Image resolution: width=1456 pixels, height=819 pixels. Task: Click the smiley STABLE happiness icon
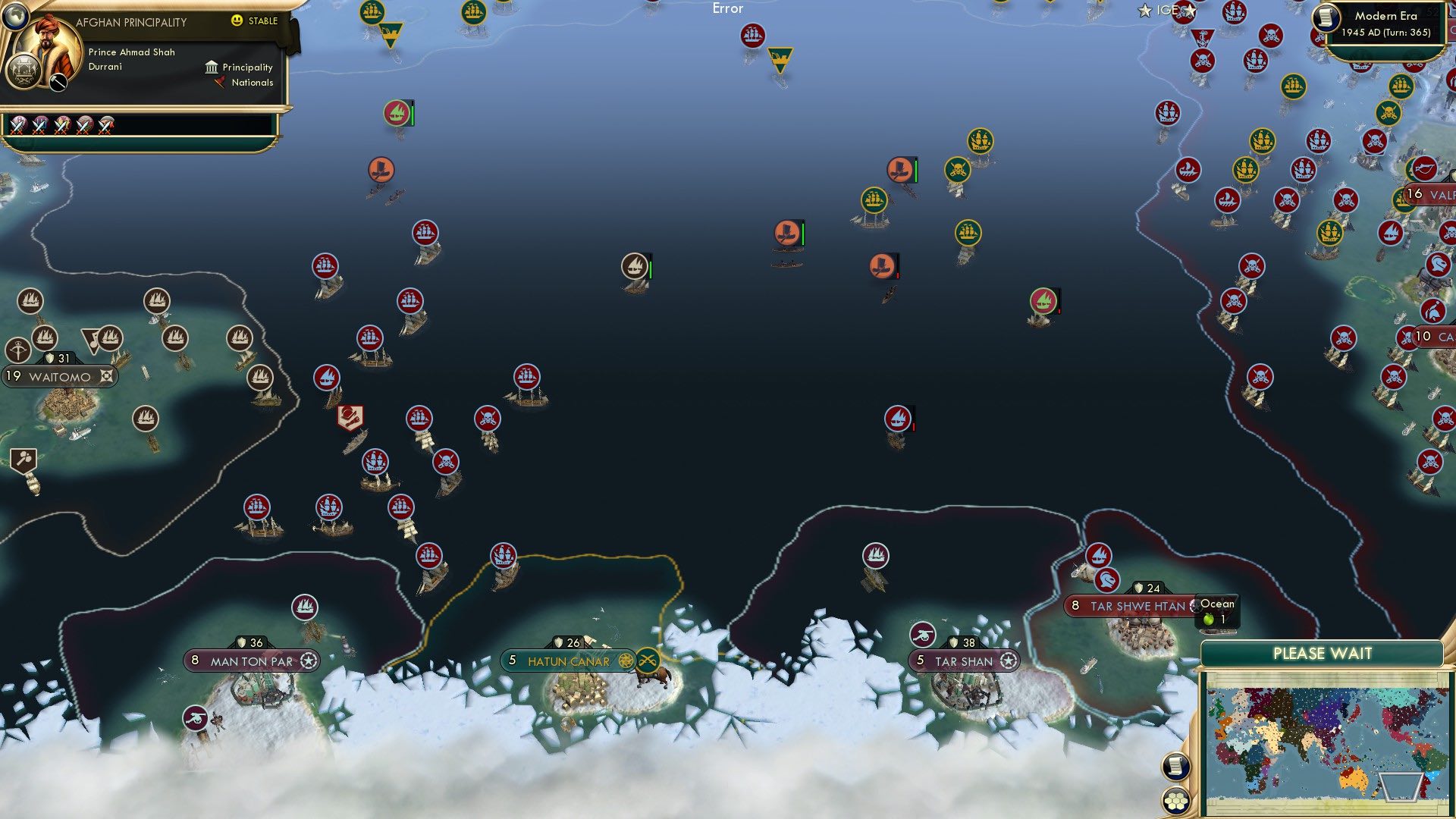[x=237, y=21]
